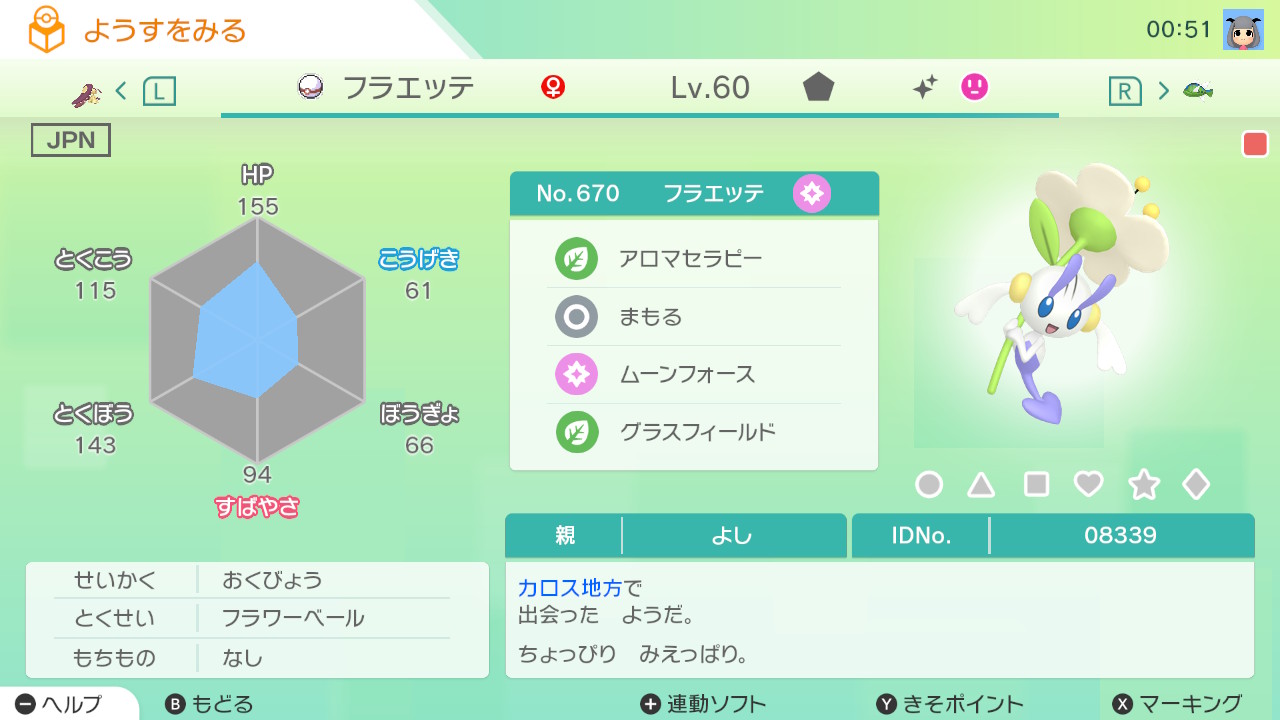Click the Fairy-type icon beside ムーンフォース
The height and width of the screenshot is (720, 1280).
(577, 374)
